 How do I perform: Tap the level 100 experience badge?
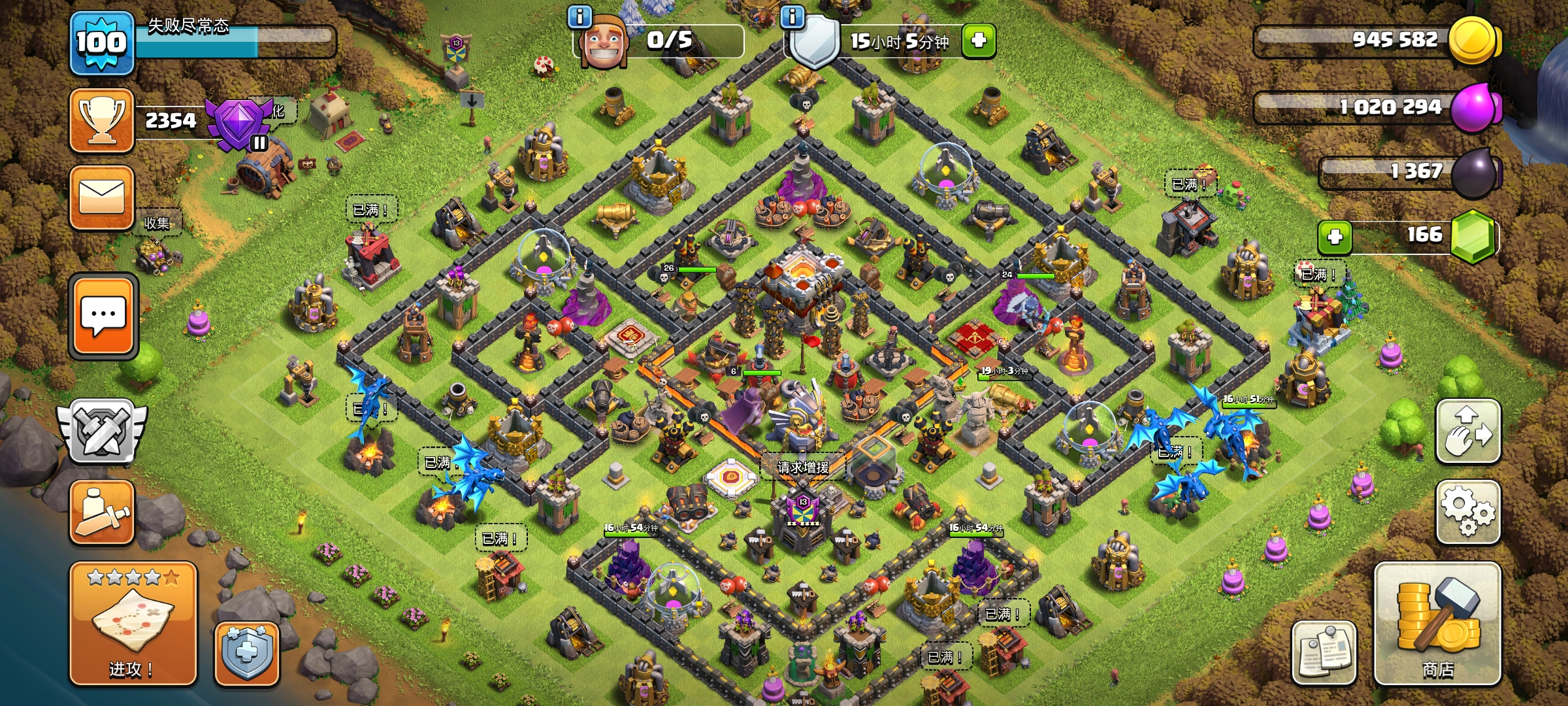(101, 43)
